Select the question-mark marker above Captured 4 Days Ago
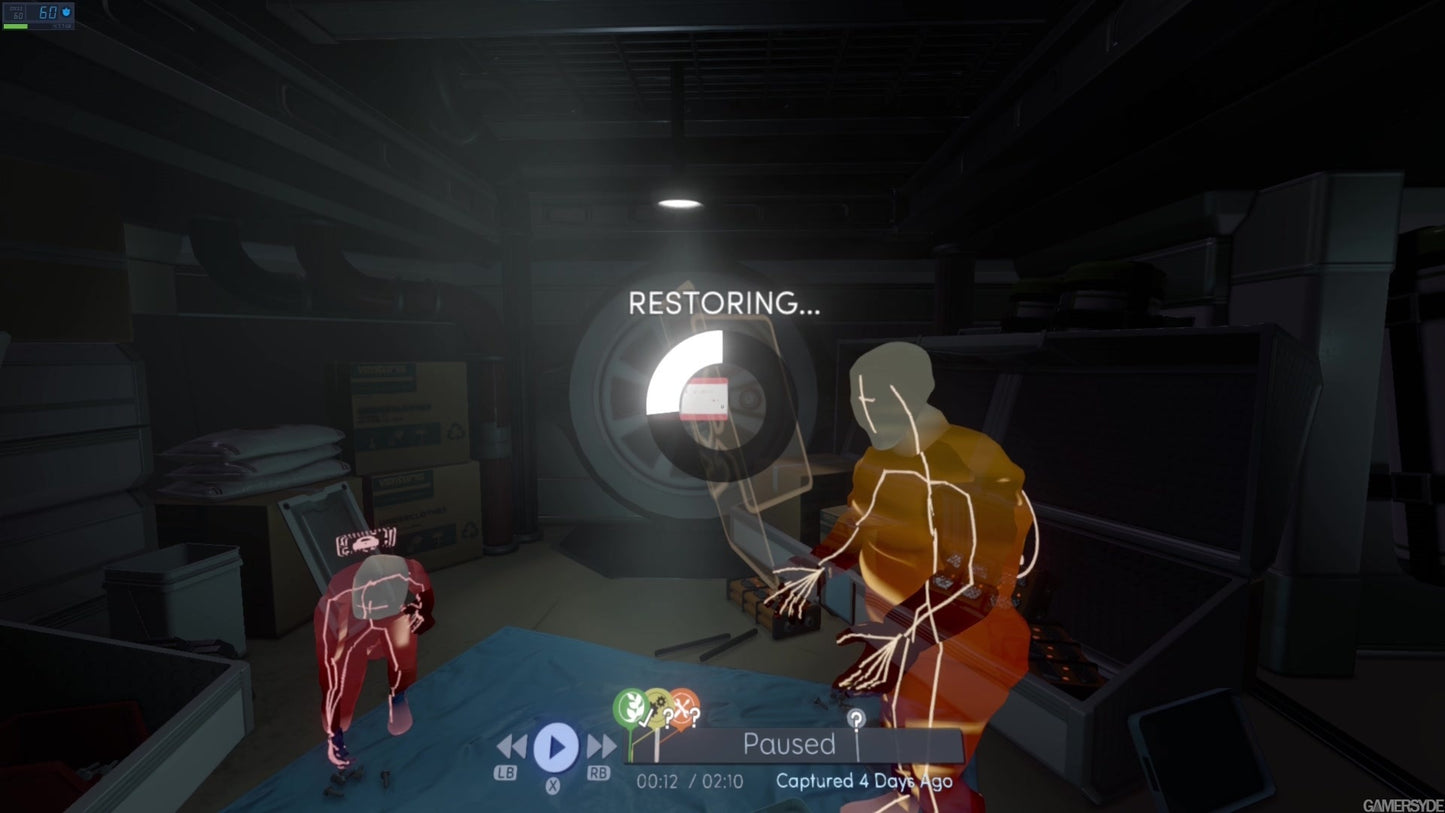1445x813 pixels. [x=856, y=717]
